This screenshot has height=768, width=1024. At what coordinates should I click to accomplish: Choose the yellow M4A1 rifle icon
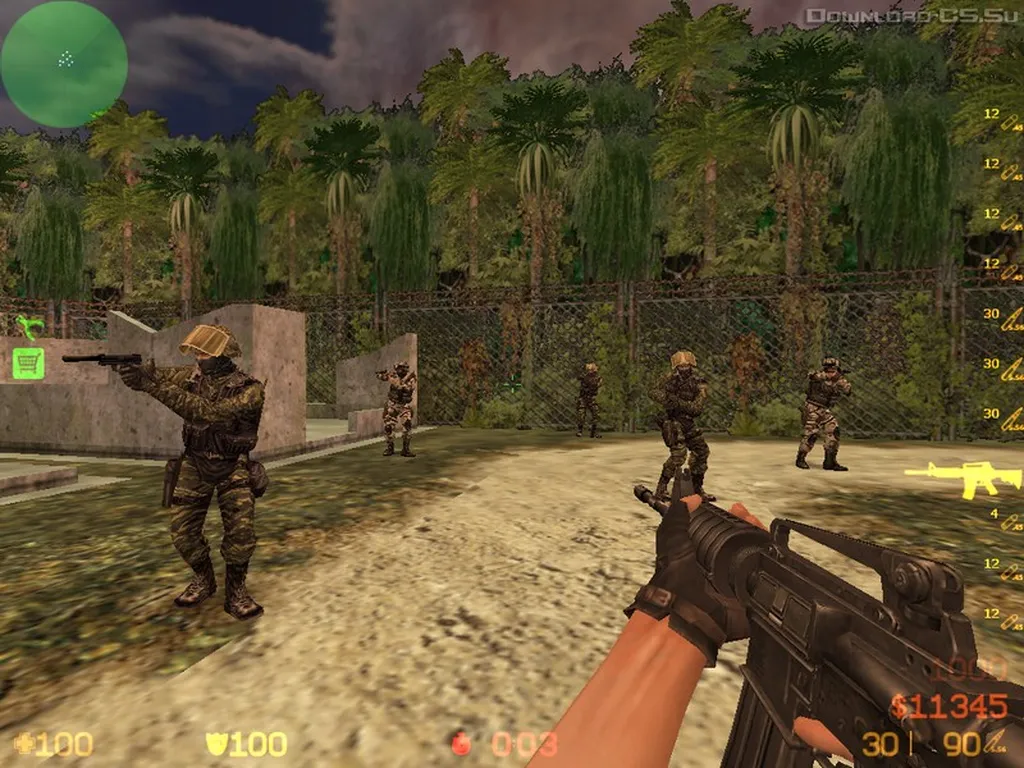click(x=949, y=477)
